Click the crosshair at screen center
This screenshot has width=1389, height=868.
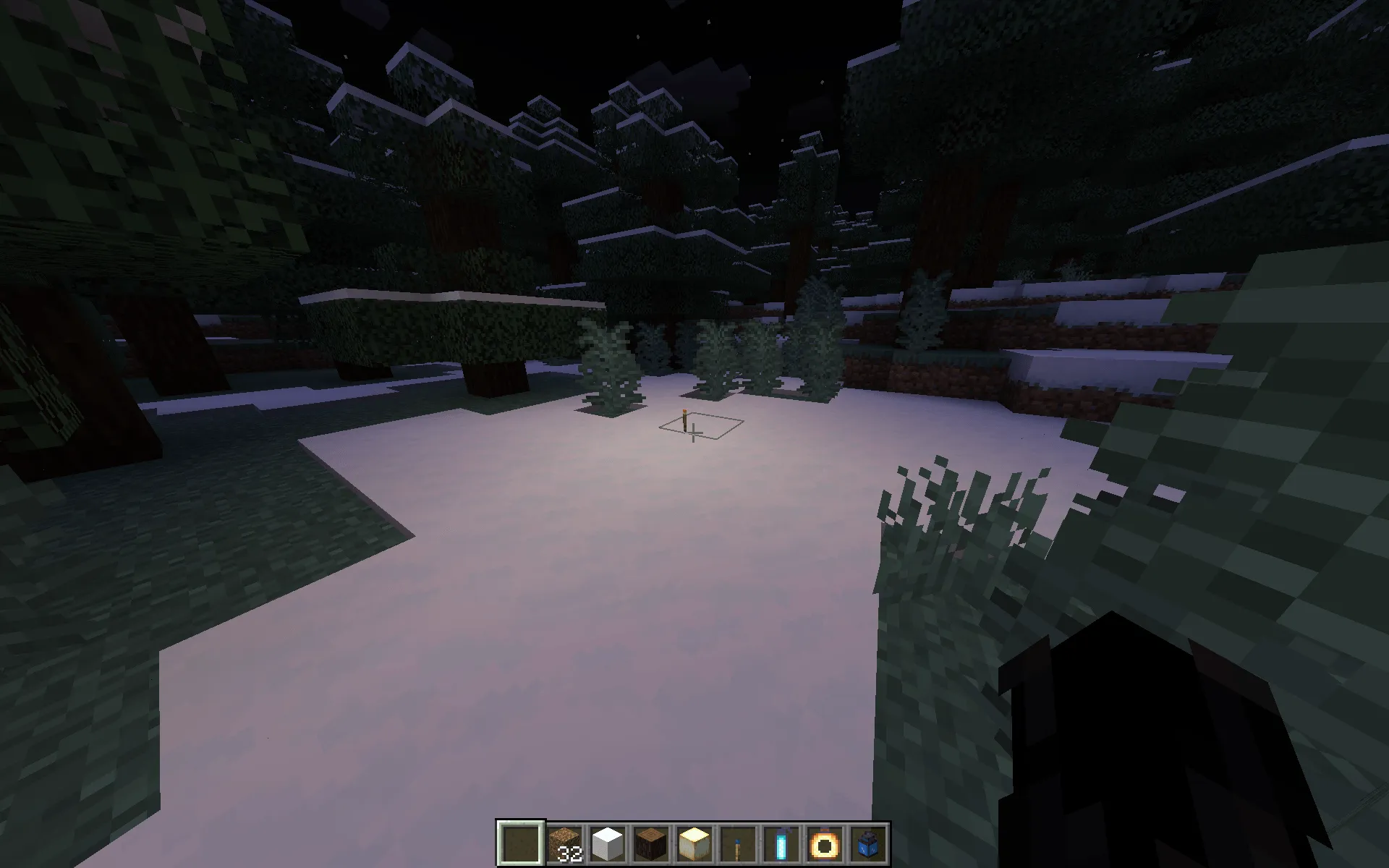click(694, 434)
